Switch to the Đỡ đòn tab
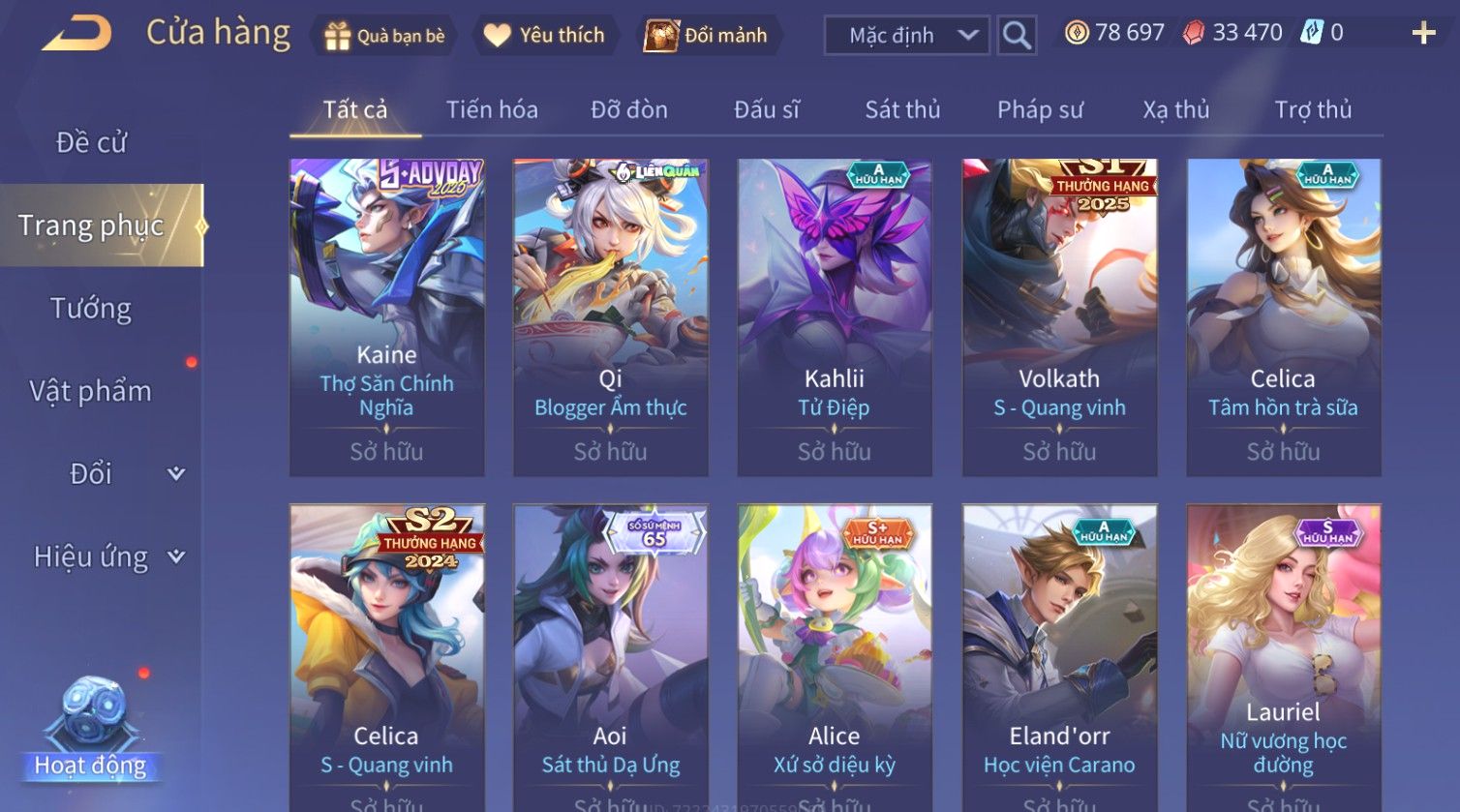This screenshot has width=1460, height=812. coord(629,109)
